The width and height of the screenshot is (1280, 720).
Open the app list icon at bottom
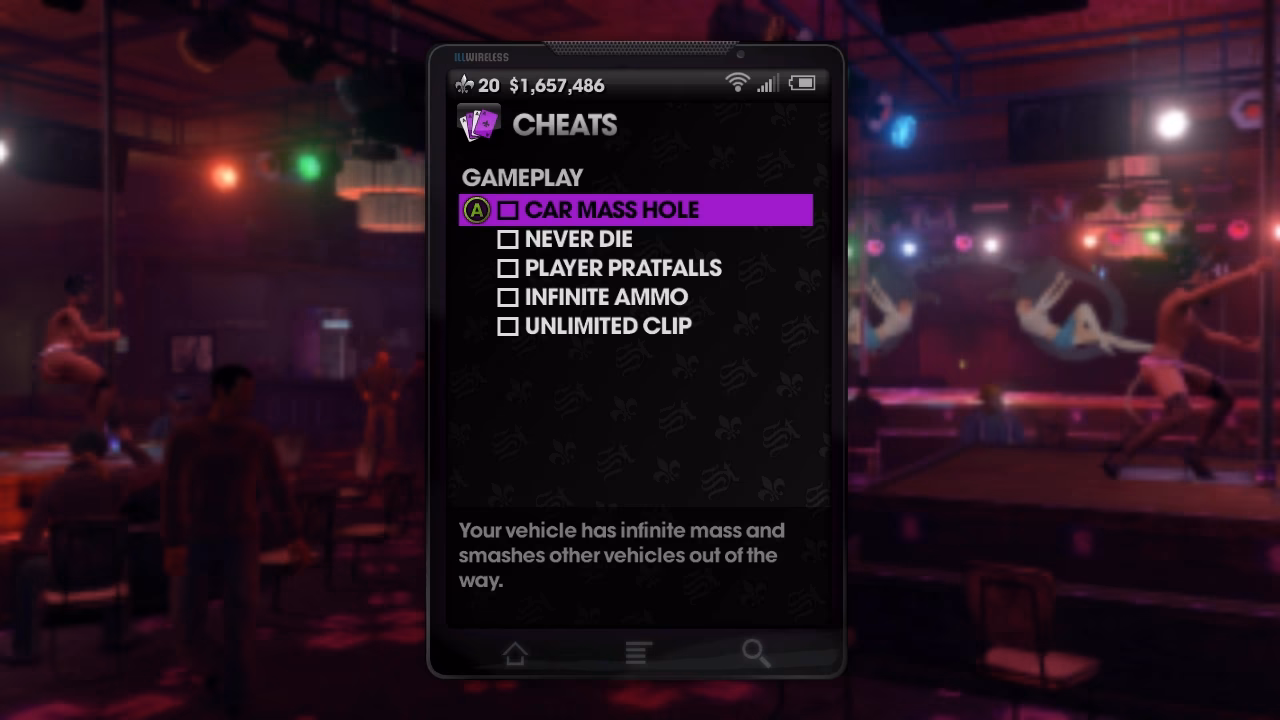[x=637, y=652]
